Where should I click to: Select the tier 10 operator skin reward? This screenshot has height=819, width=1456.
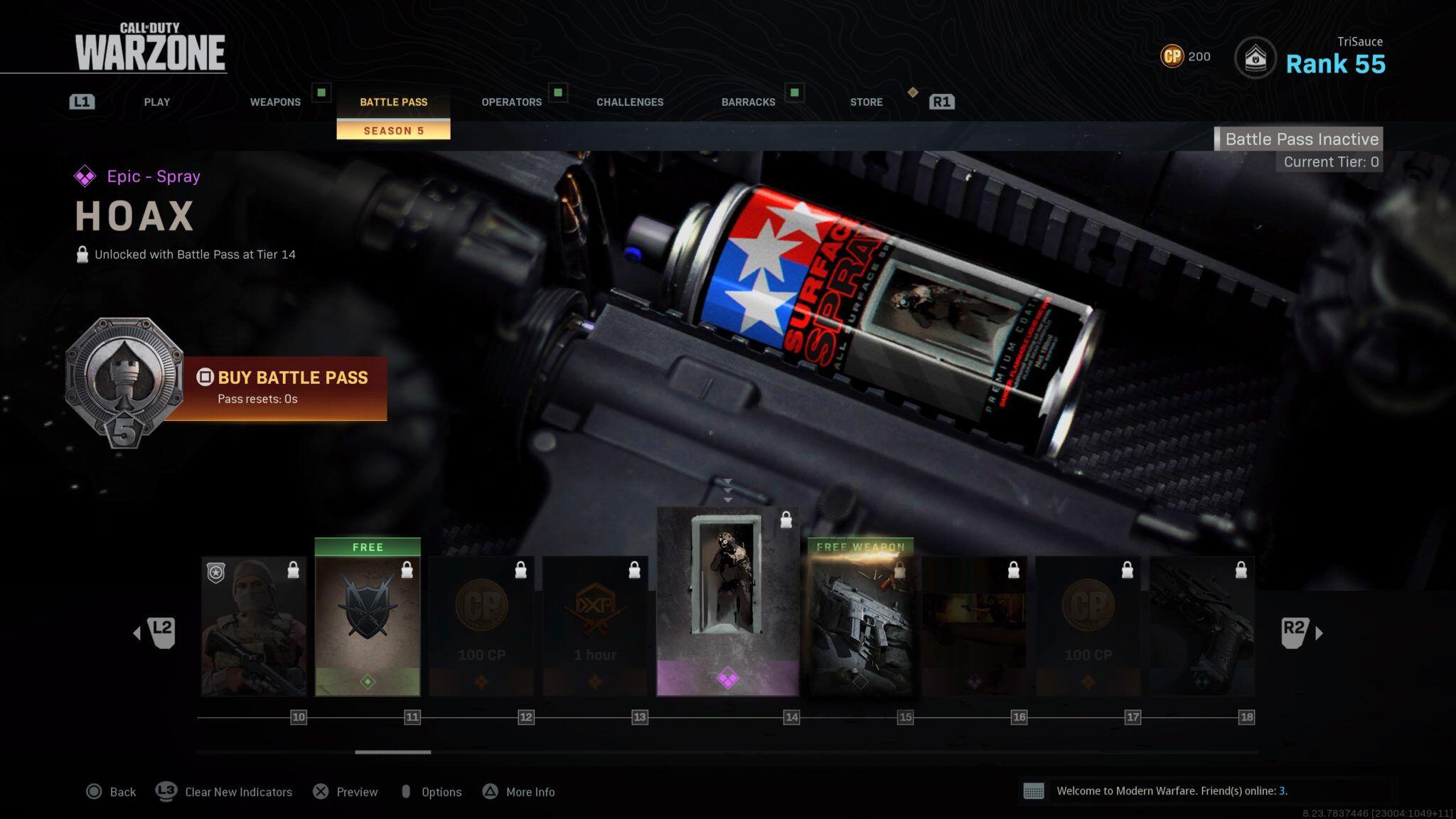tap(254, 626)
